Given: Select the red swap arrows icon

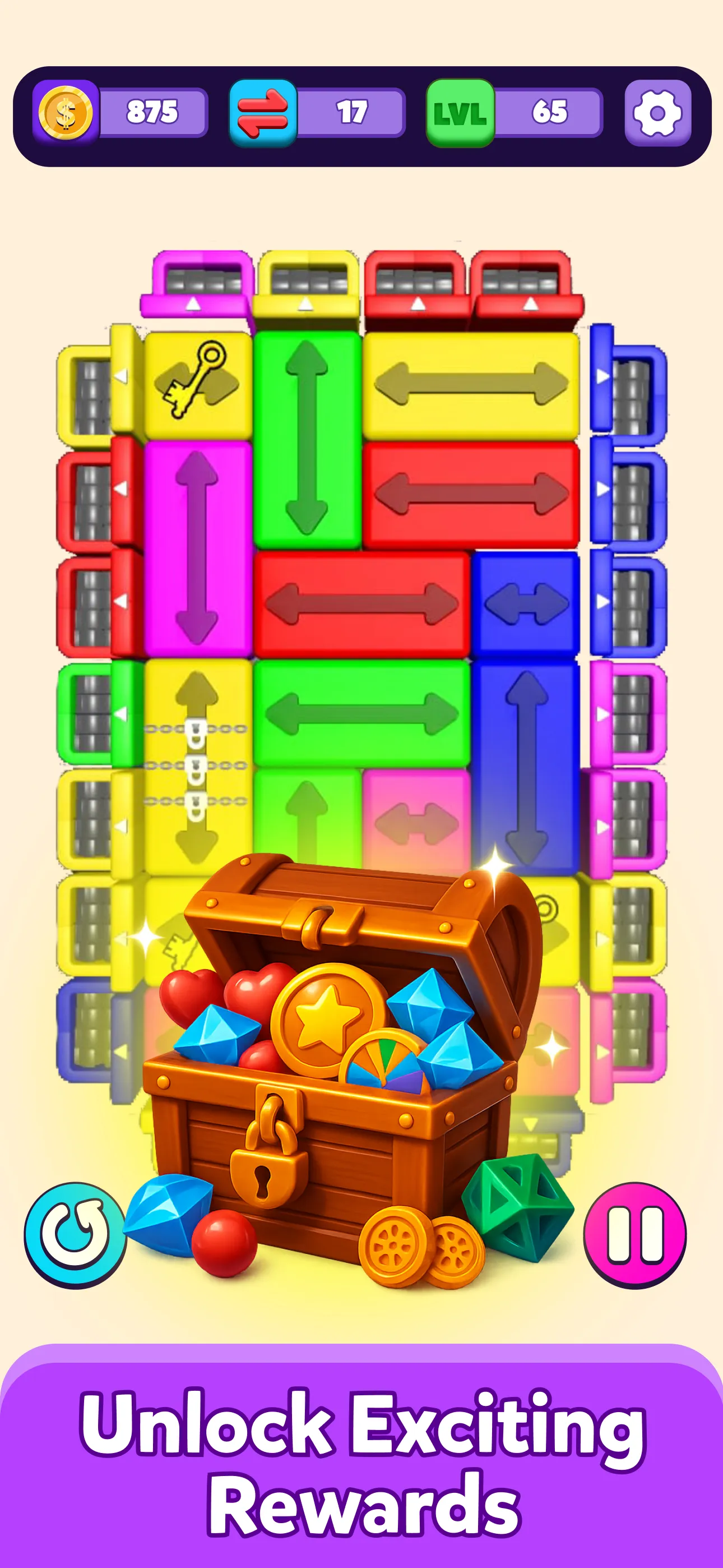Looking at the screenshot, I should point(263,112).
